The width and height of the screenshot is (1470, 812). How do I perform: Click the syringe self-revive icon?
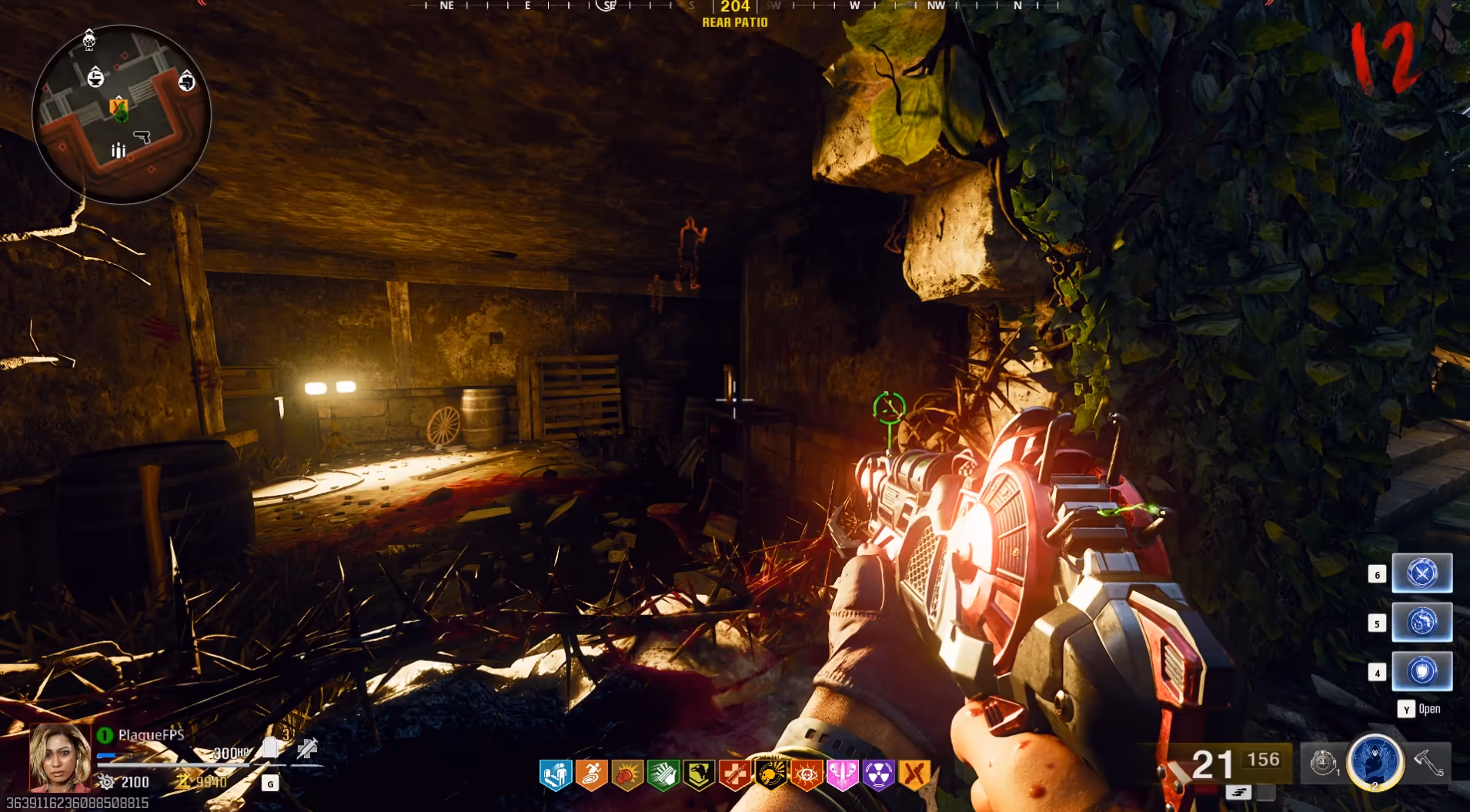(307, 747)
